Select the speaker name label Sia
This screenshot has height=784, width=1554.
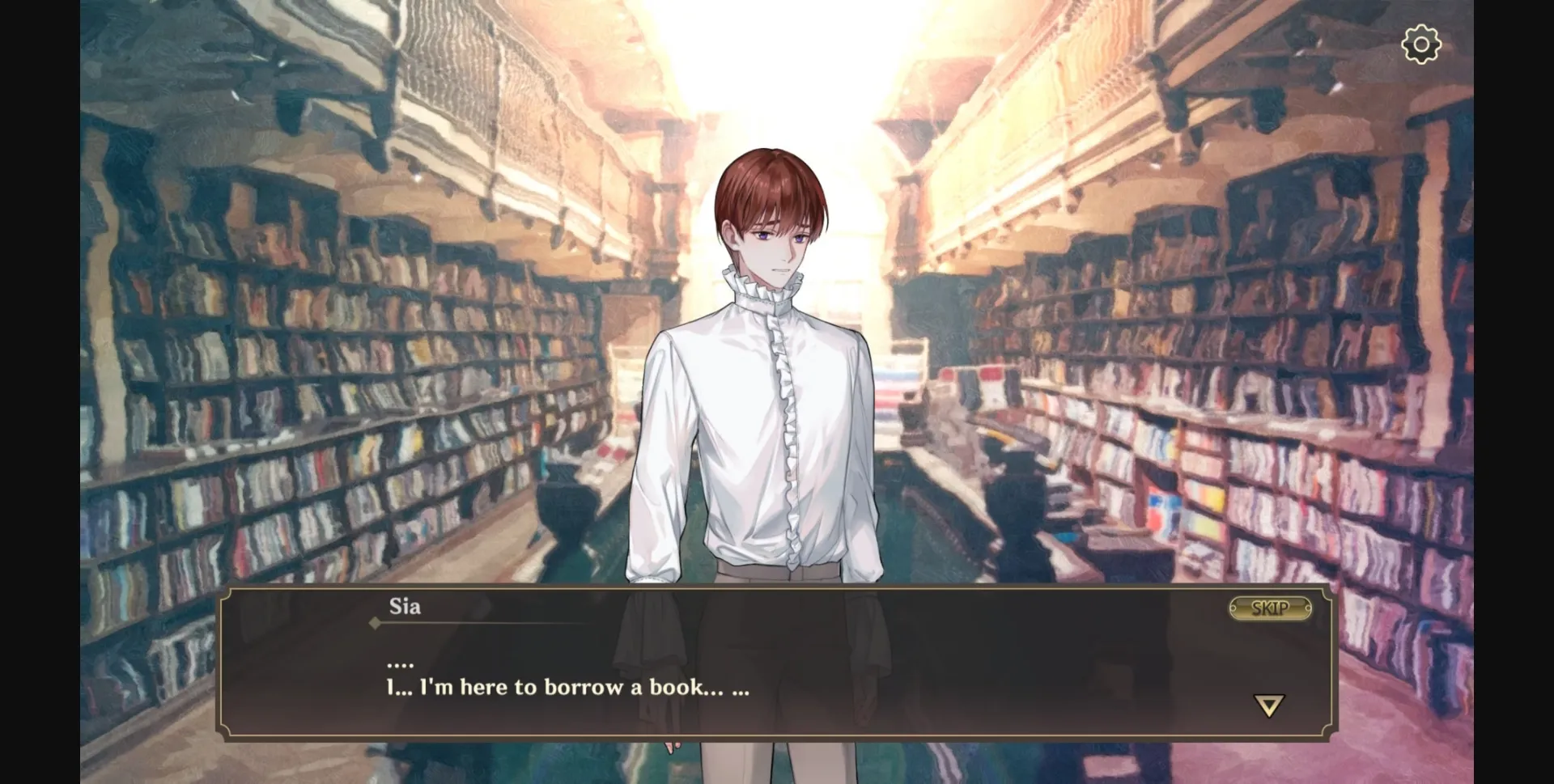(x=407, y=607)
